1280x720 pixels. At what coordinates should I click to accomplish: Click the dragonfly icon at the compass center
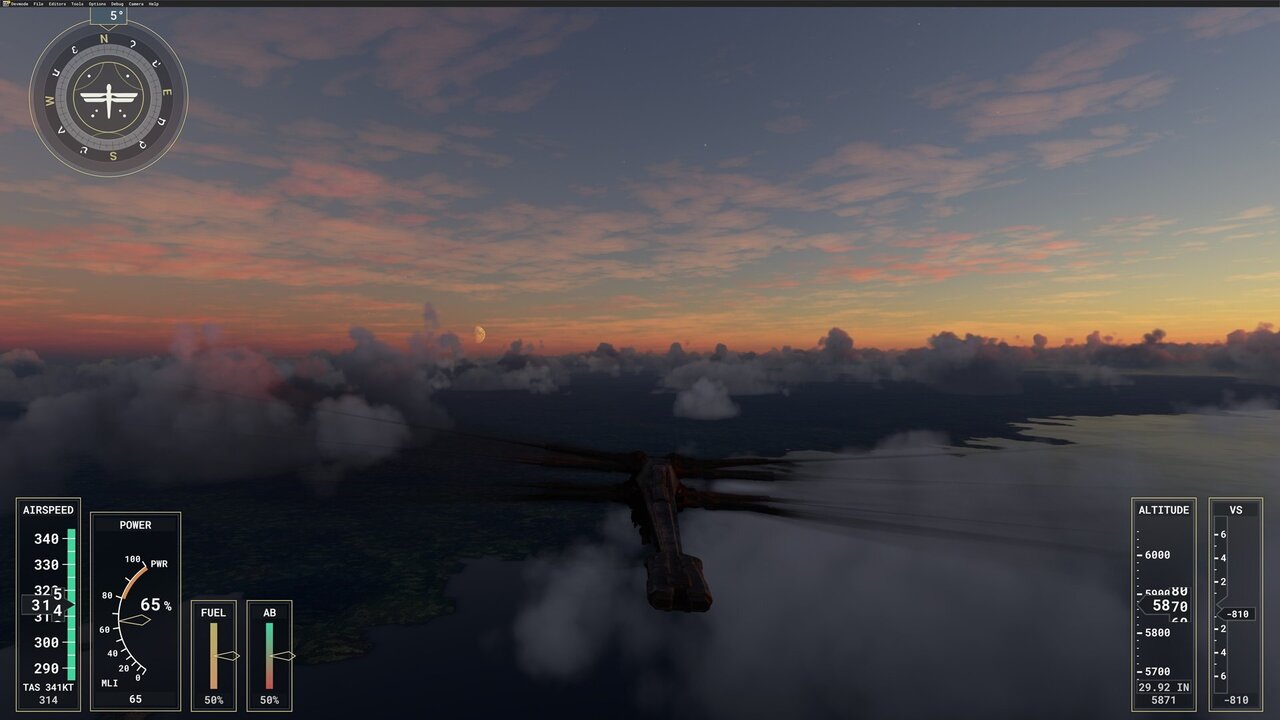(x=107, y=96)
